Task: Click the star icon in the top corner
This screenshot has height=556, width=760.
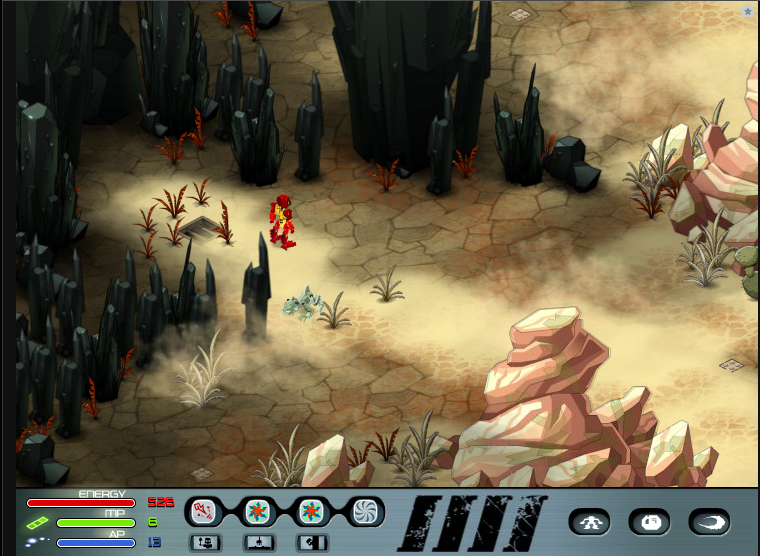Action: click(x=748, y=11)
